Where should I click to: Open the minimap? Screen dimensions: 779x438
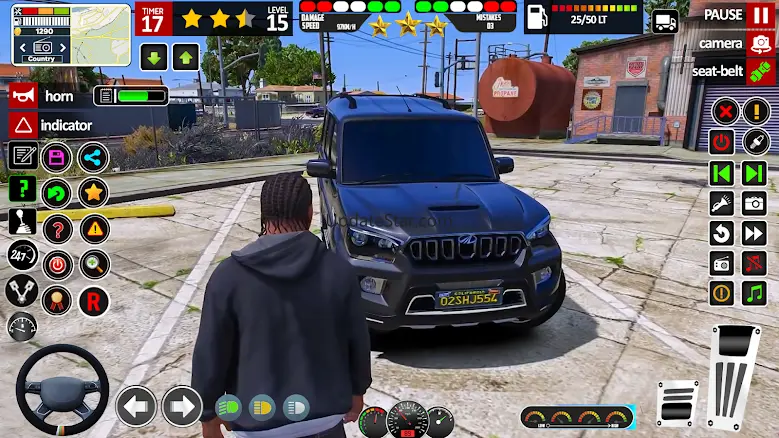click(x=70, y=32)
